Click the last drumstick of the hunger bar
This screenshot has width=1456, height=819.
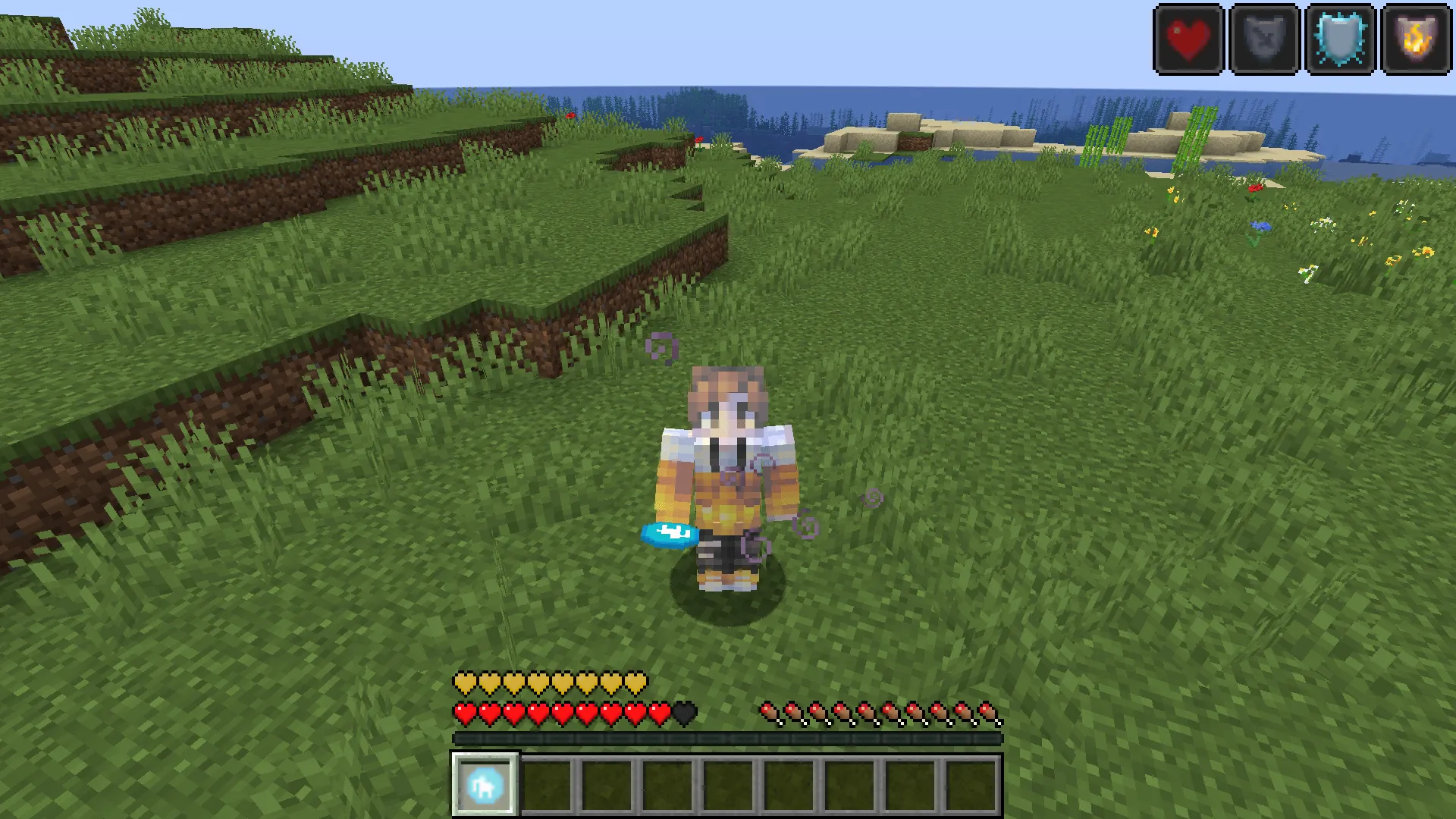[990, 714]
